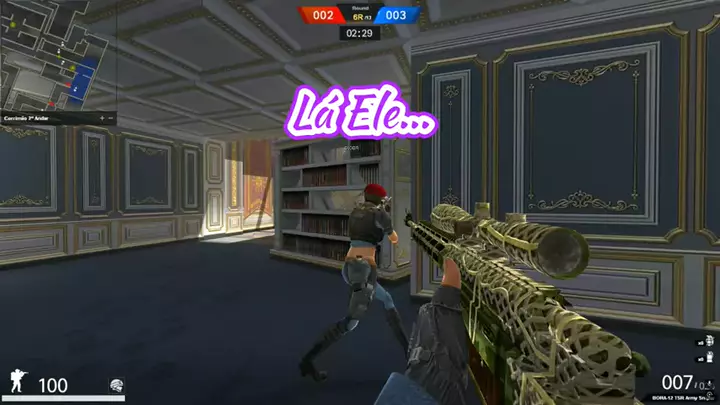Zoom out the minimap with minus button

[x=111, y=118]
